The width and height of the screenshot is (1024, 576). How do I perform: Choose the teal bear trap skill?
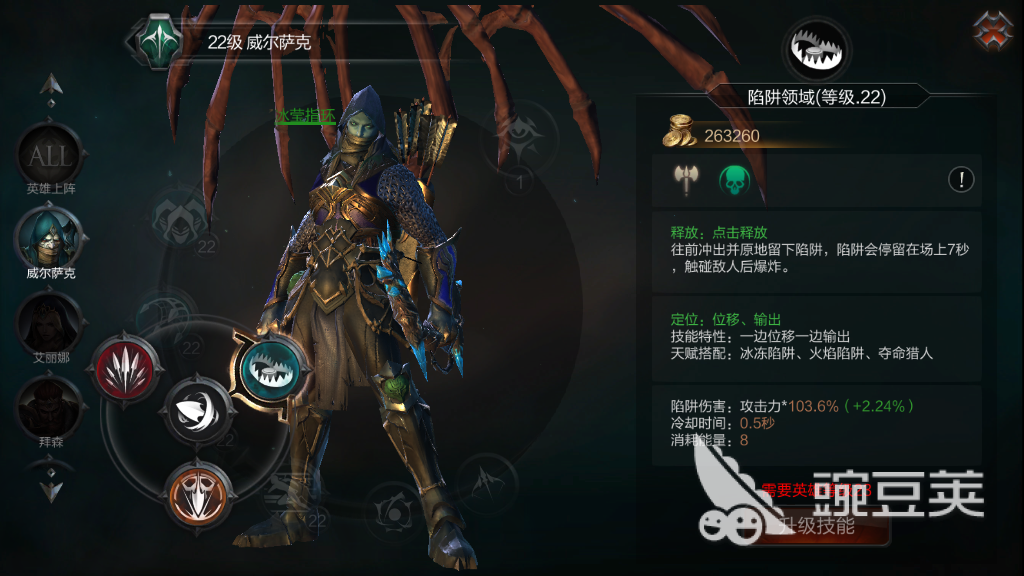(268, 368)
